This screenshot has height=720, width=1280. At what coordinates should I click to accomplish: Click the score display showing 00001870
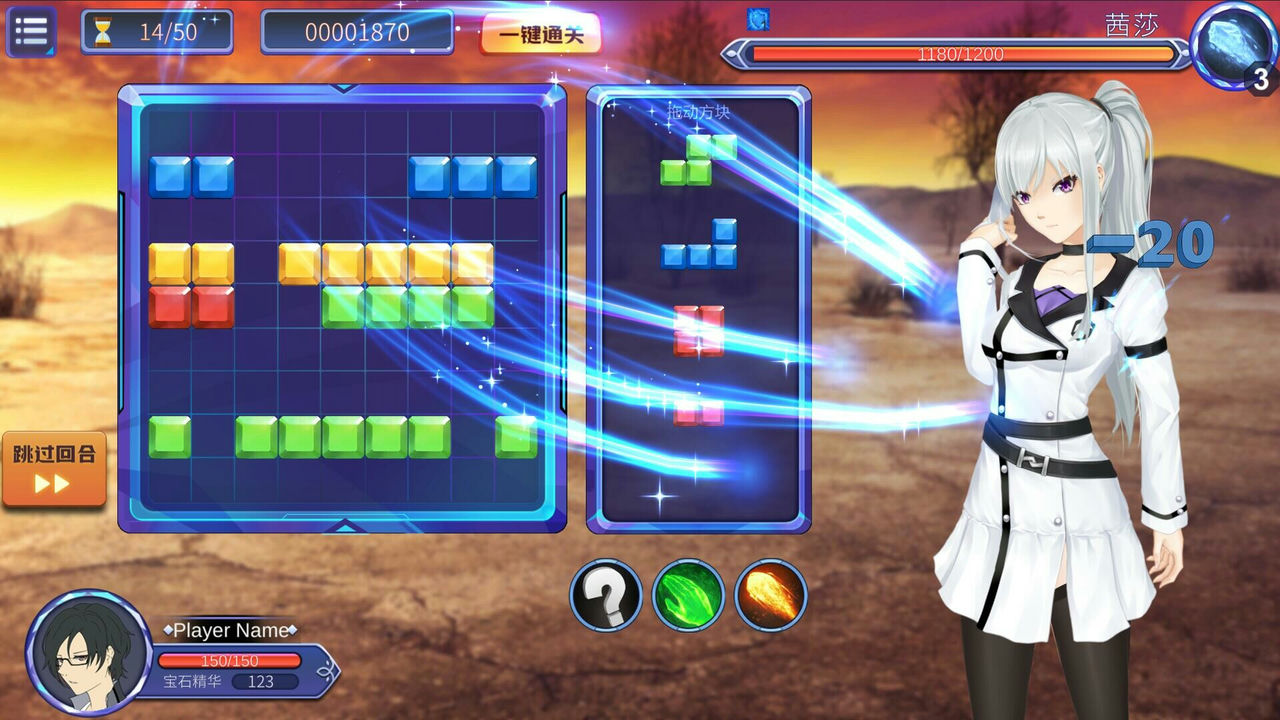pyautogui.click(x=357, y=31)
